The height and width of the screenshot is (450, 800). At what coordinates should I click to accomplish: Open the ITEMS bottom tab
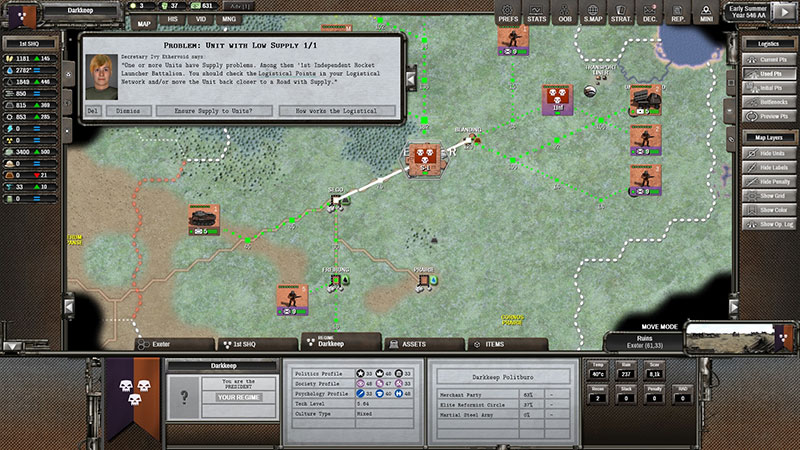point(492,344)
